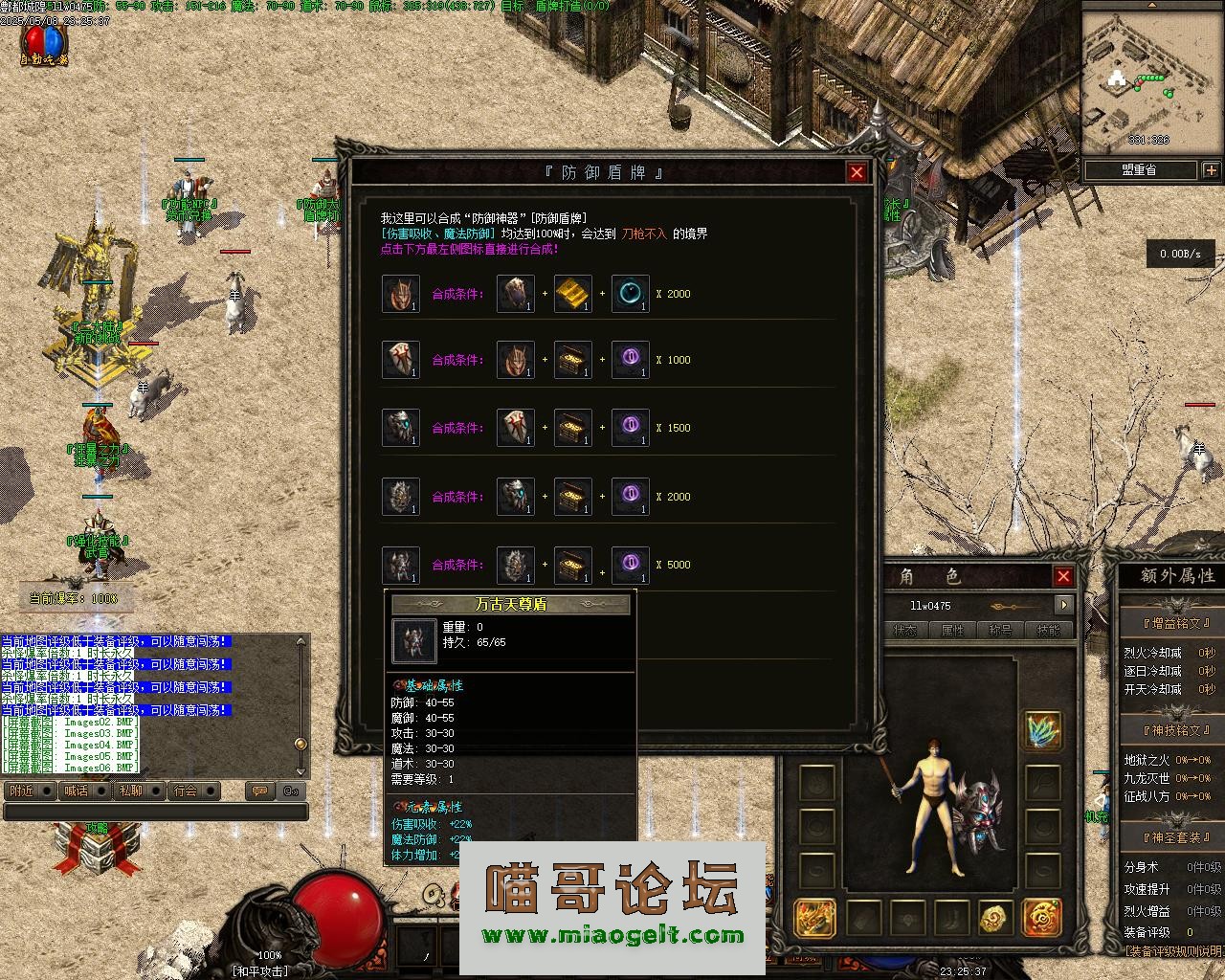Click the plus button beside 盟重省
Viewport: 1225px width, 980px height.
pos(1211,170)
